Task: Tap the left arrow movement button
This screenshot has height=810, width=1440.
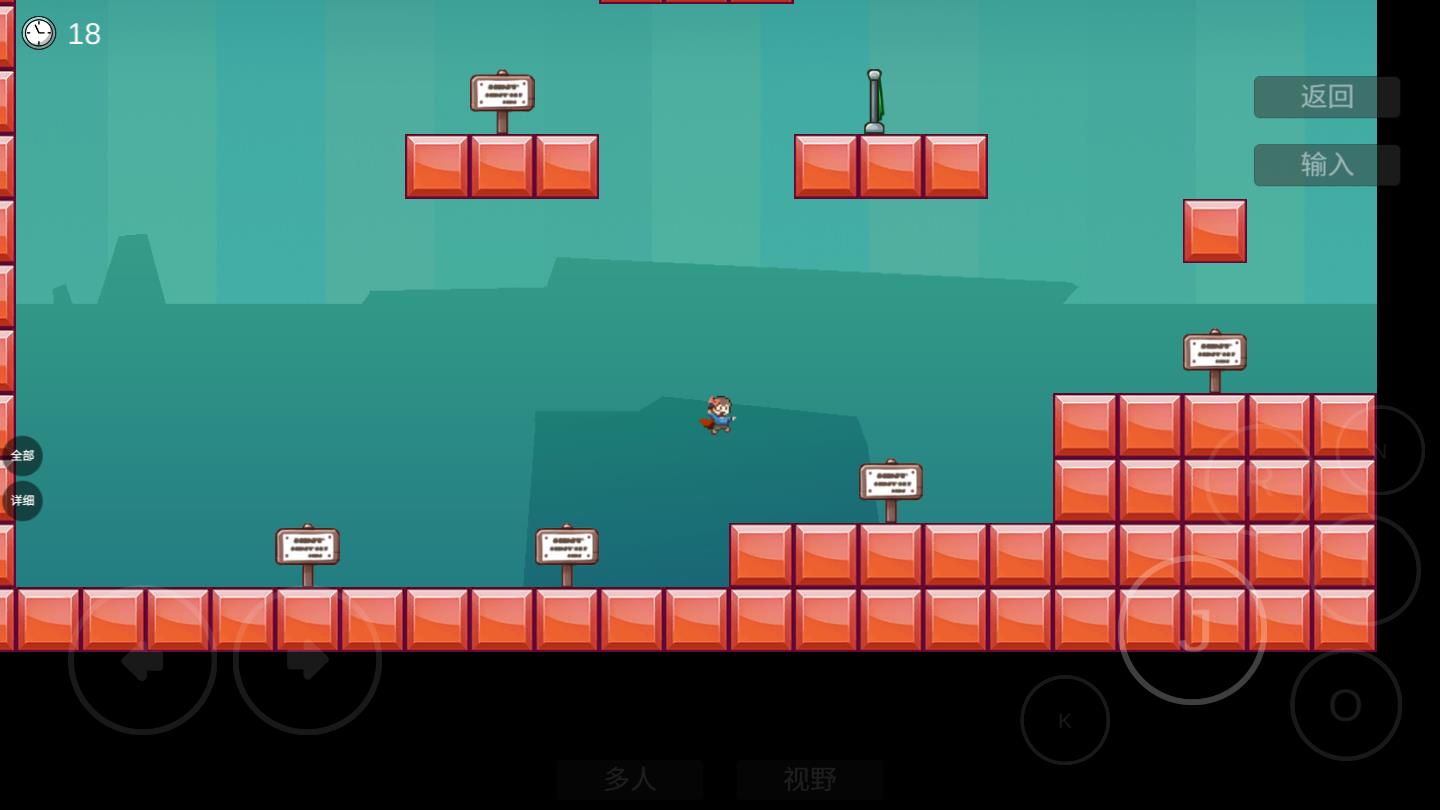Action: (142, 660)
